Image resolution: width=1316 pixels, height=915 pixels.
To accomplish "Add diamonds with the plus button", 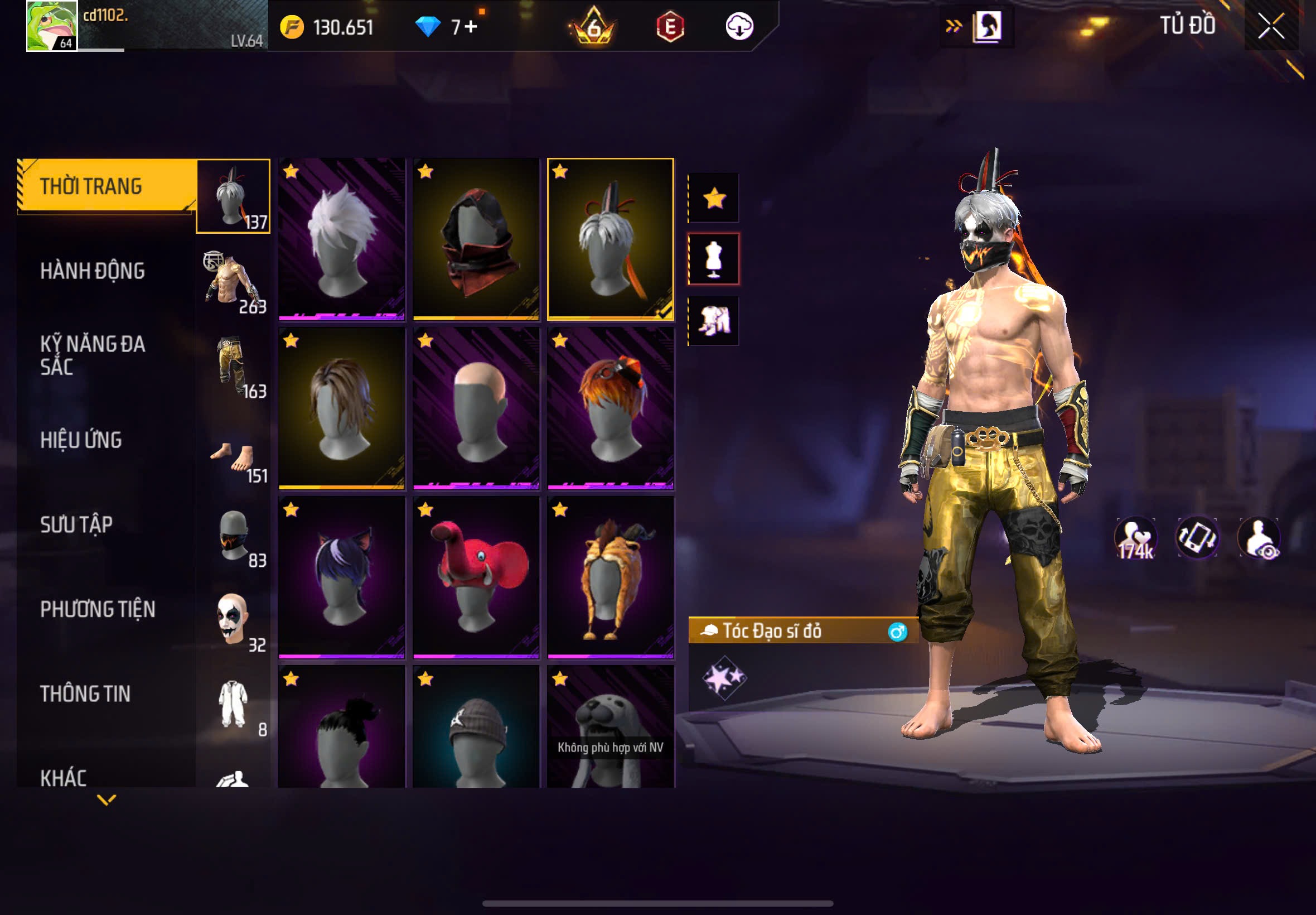I will coord(471,26).
